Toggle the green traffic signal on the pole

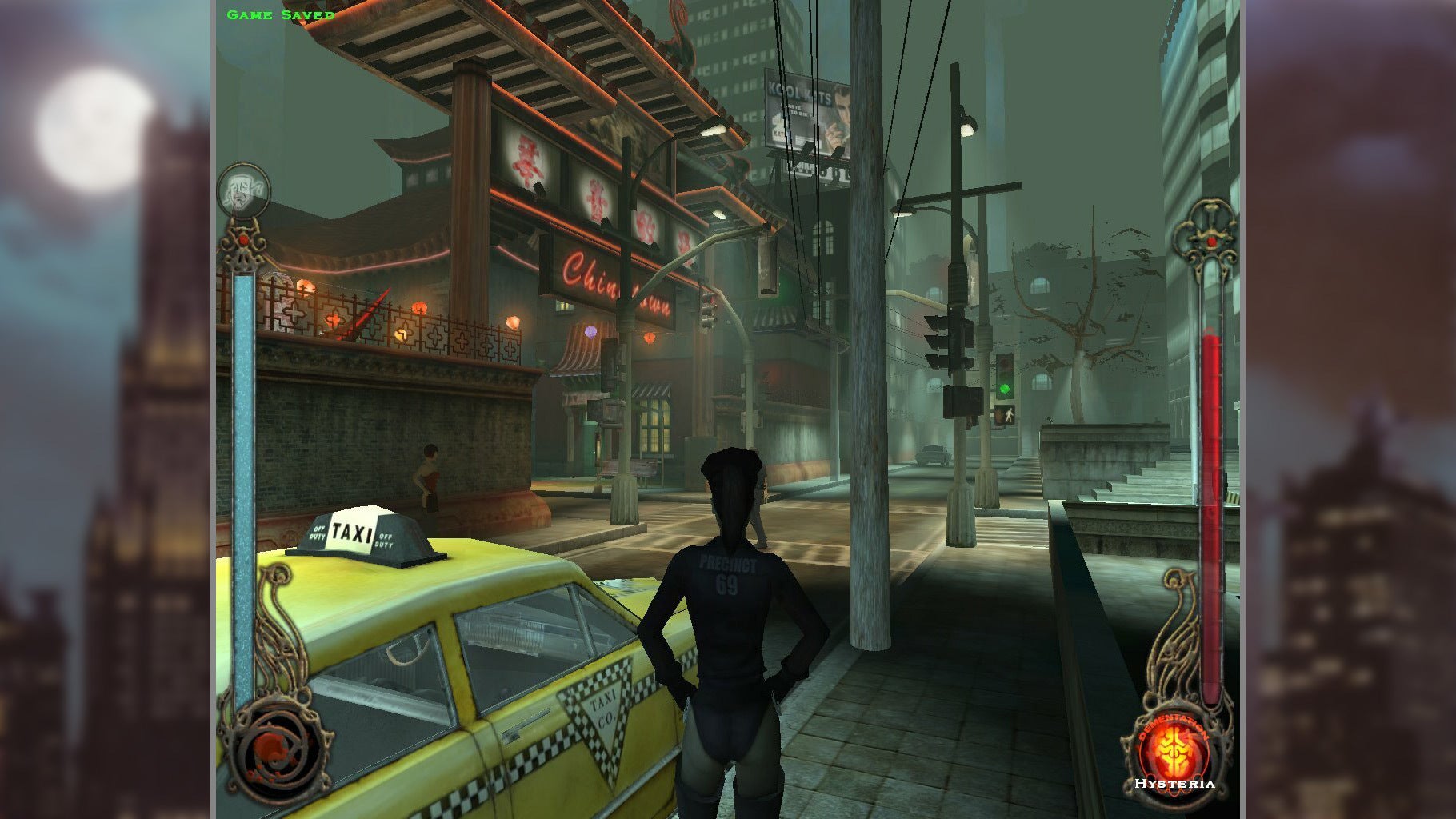(1005, 387)
